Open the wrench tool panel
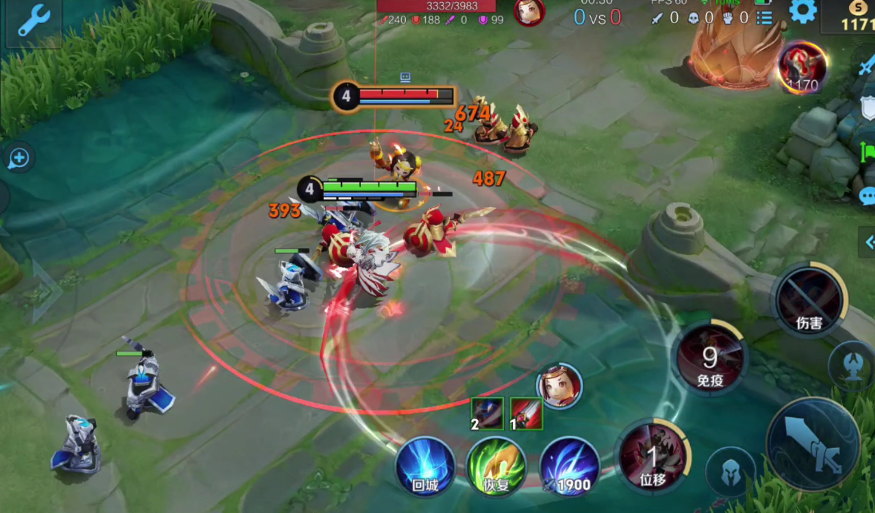 pos(33,20)
